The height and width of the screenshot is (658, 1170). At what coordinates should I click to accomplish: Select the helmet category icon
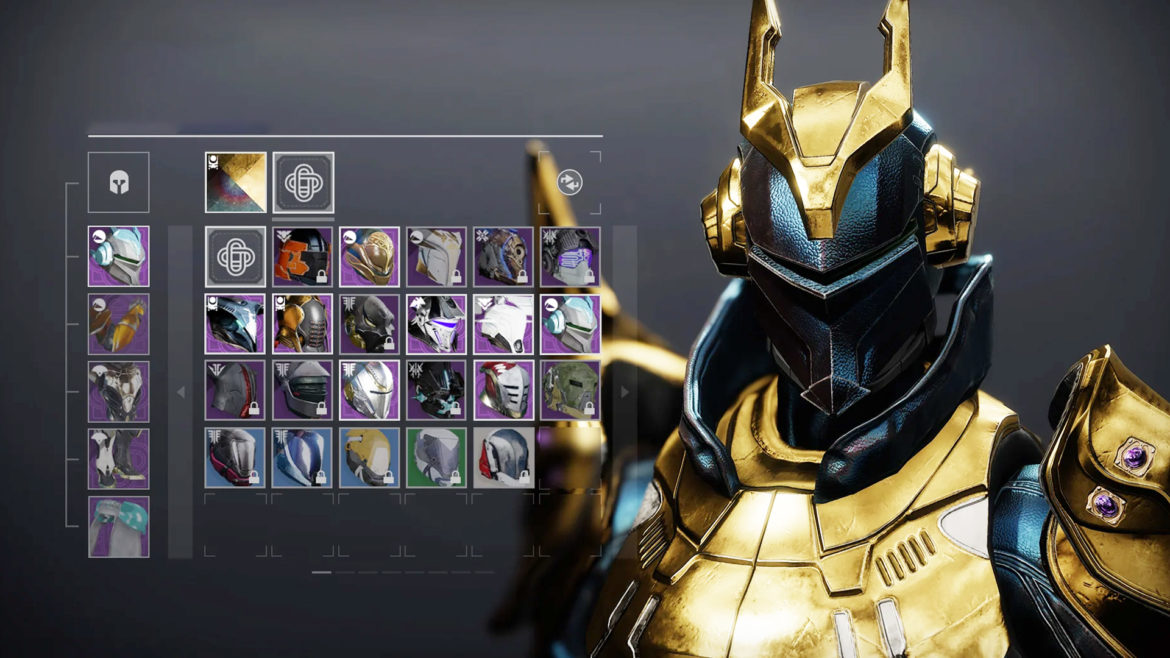[x=118, y=183]
